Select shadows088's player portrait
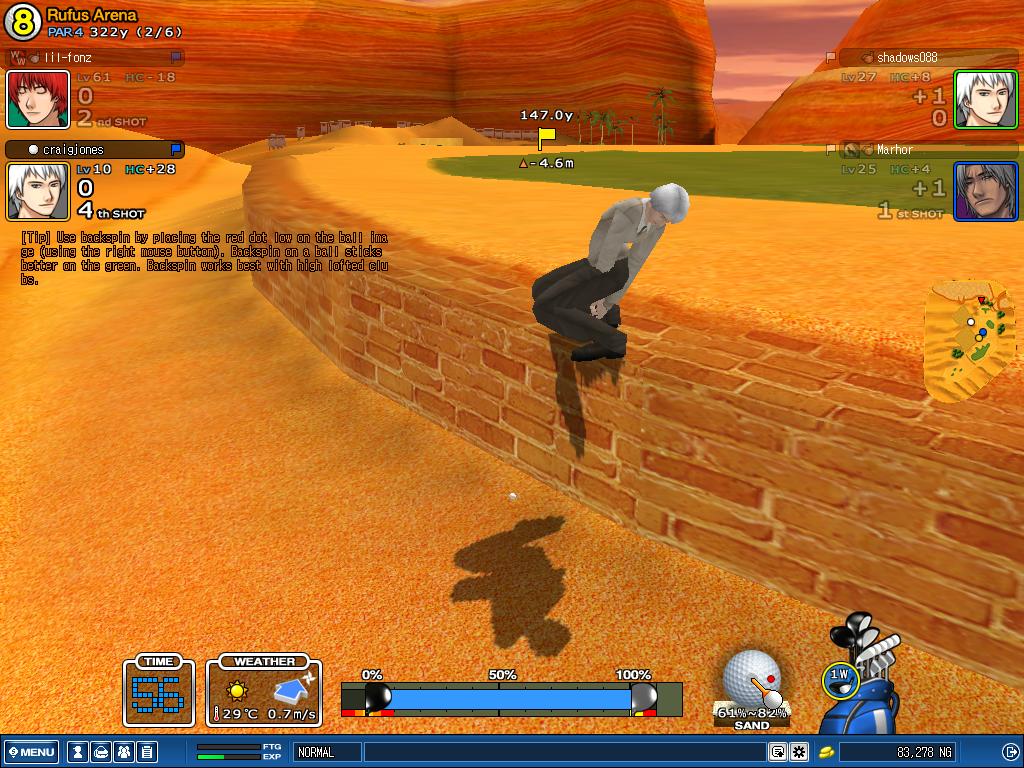 click(x=986, y=99)
